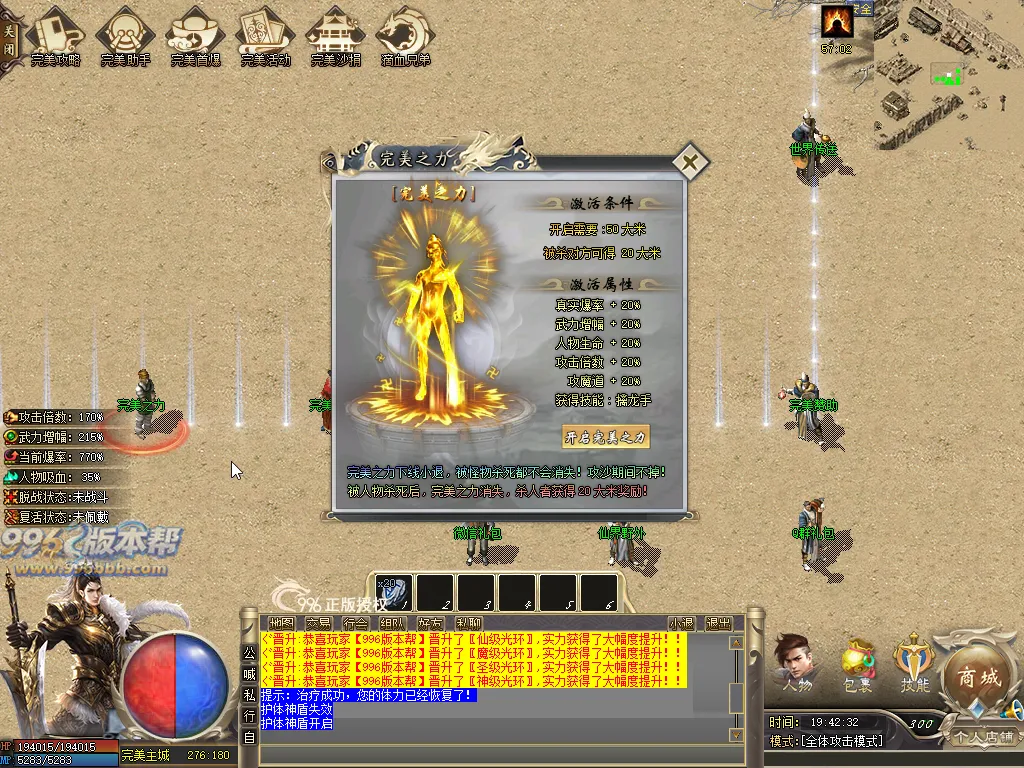Click the 退出 exit button
This screenshot has width=1024, height=768.
tap(718, 623)
